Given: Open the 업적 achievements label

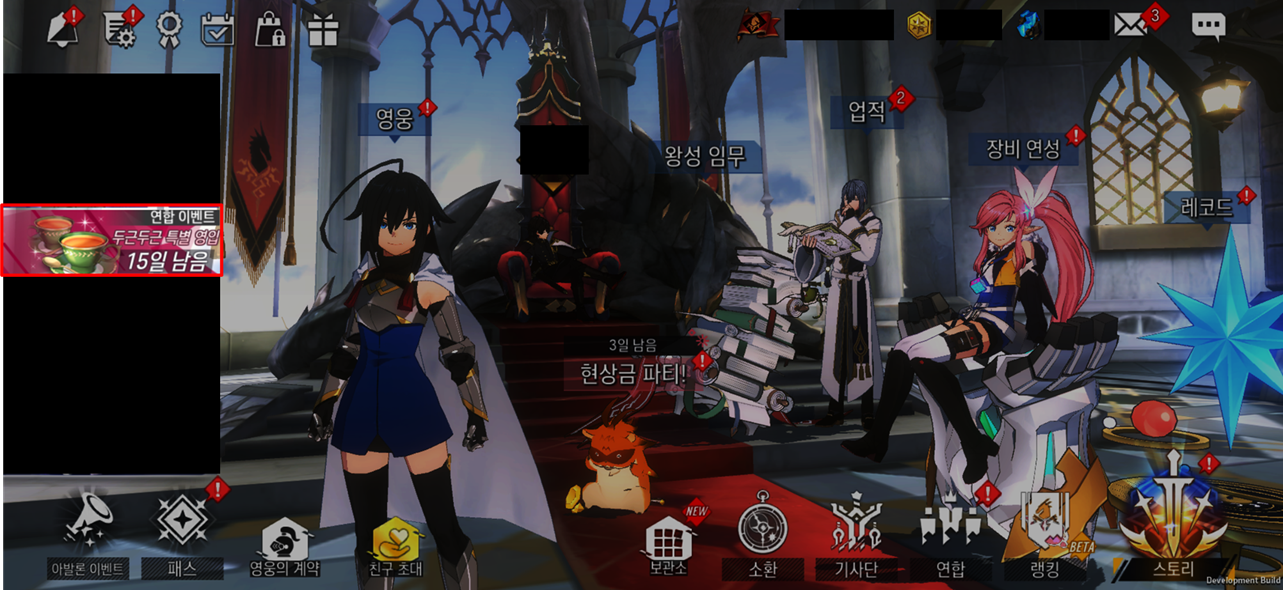Looking at the screenshot, I should 867,111.
